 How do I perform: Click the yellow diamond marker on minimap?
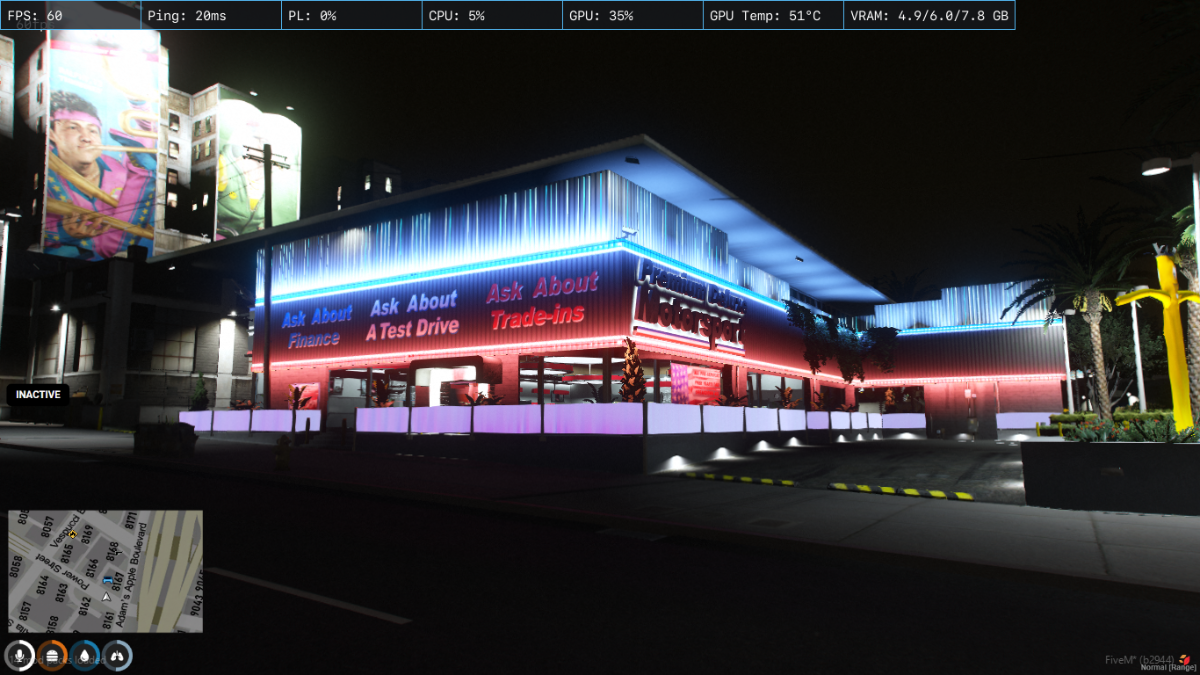[x=72, y=535]
